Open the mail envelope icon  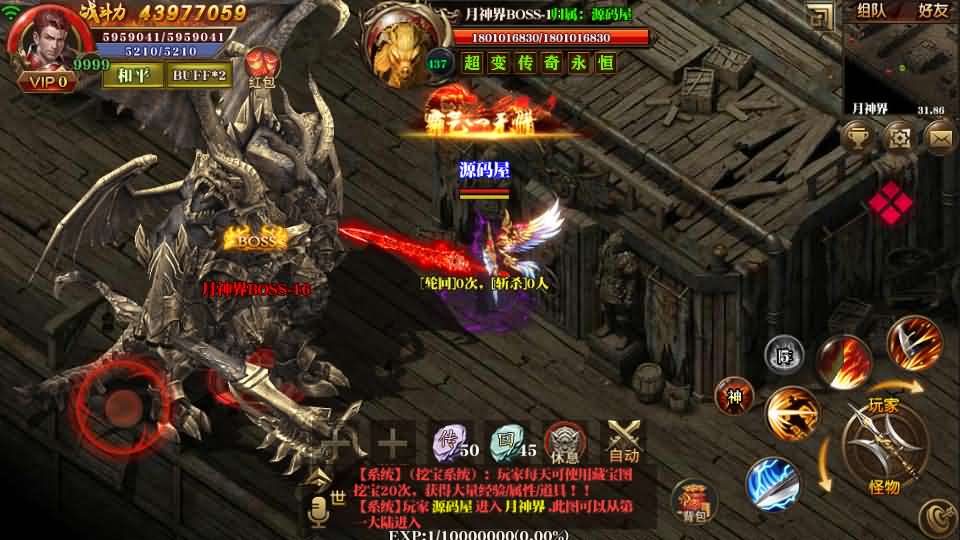coord(941,135)
